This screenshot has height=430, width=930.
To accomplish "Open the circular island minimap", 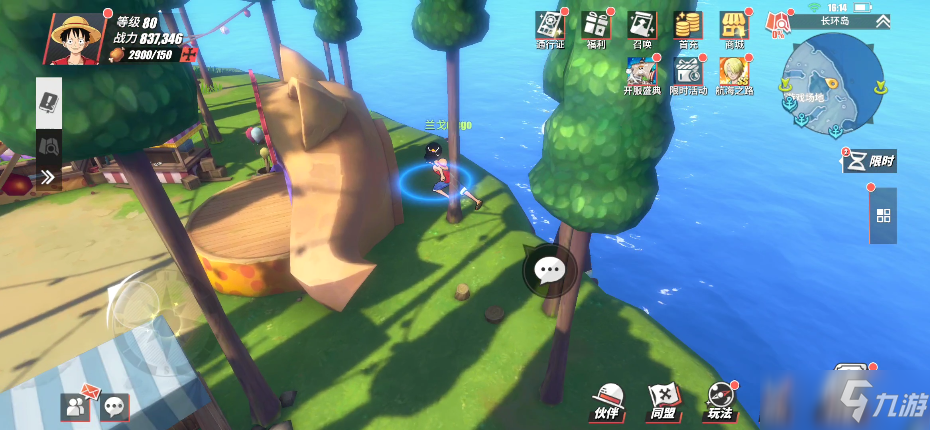I will [x=833, y=84].
